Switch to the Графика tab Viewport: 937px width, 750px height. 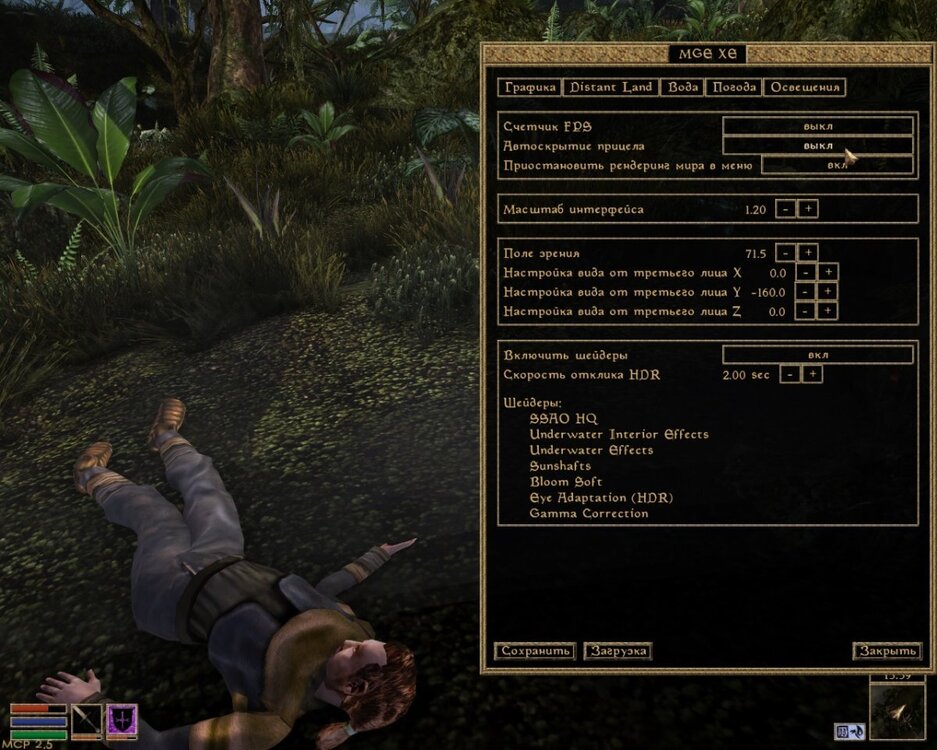(530, 87)
